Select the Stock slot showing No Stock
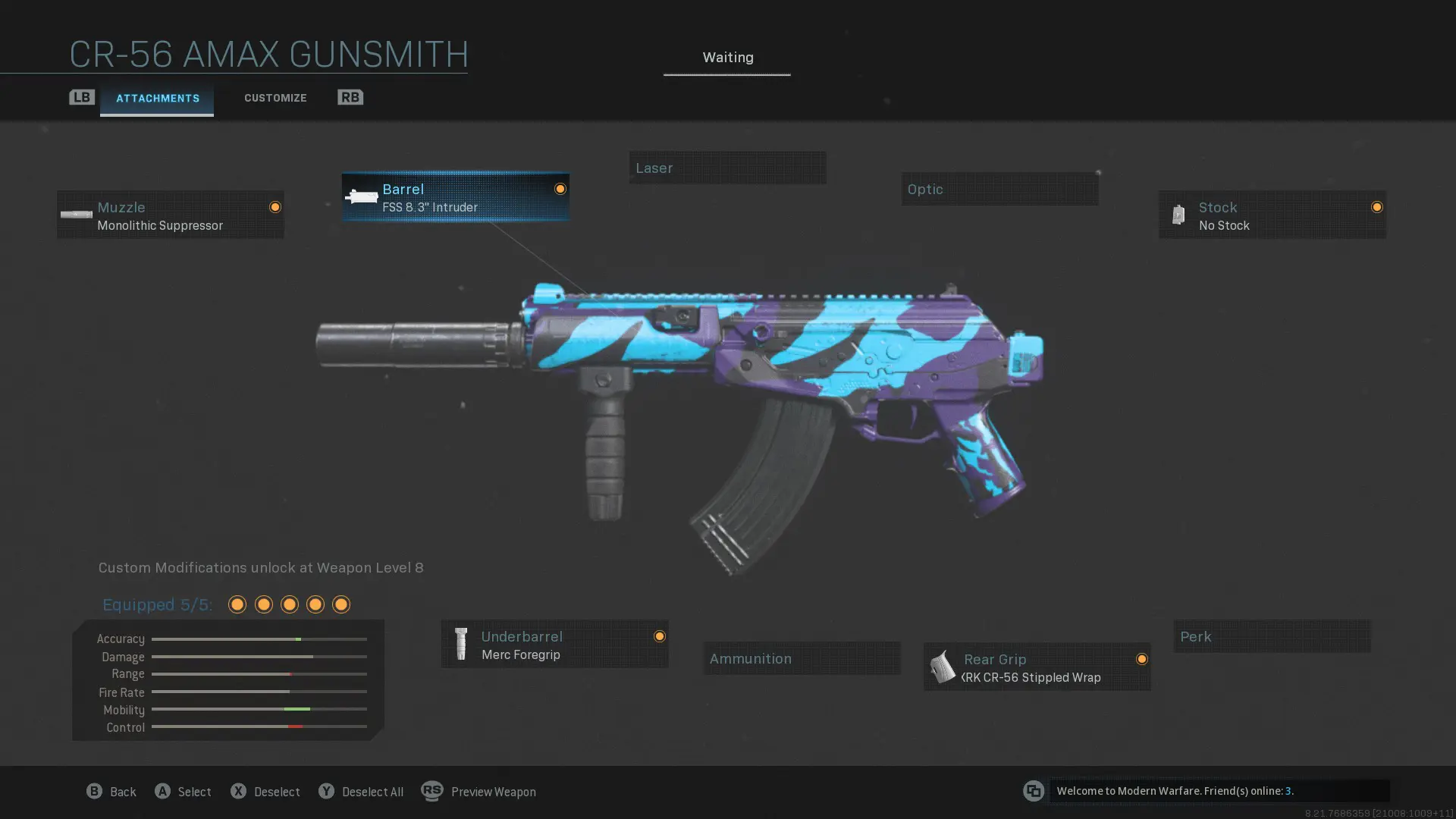Viewport: 1456px width, 819px height. click(1272, 215)
